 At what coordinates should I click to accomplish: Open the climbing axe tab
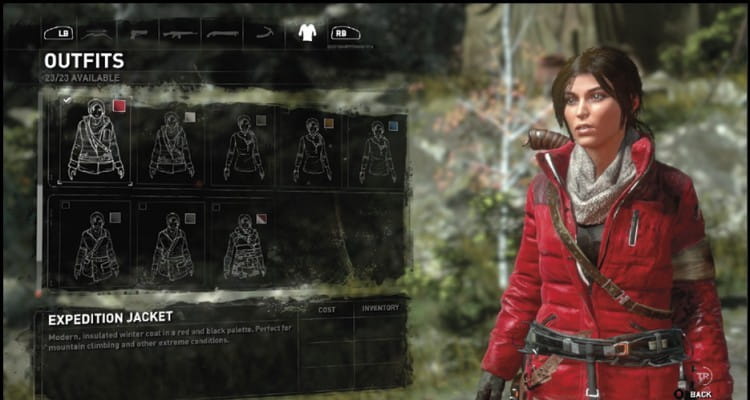pos(264,33)
